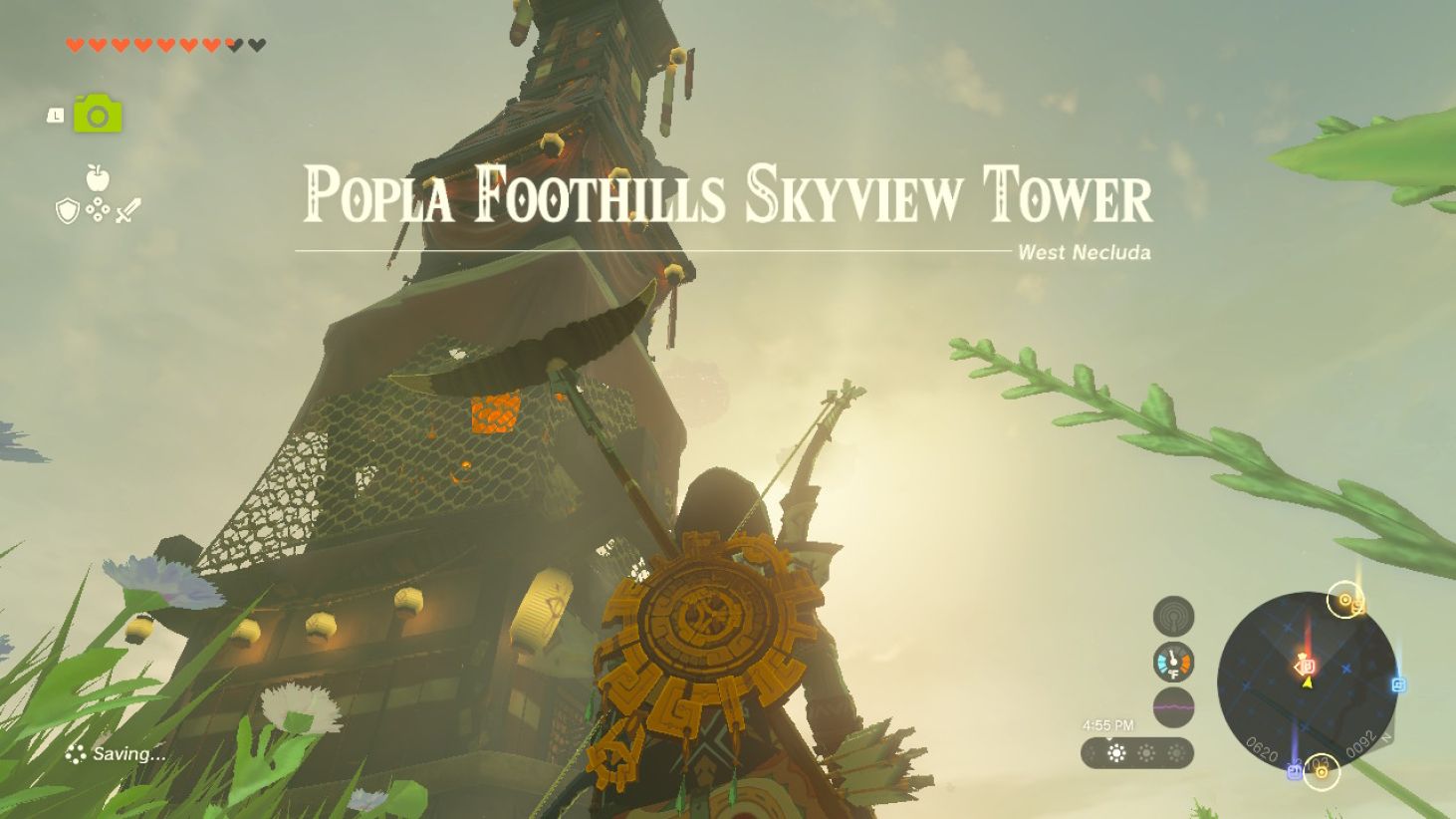Open the Sheikah sensor icon above the minimap
Image resolution: width=1456 pixels, height=819 pixels.
[x=1173, y=615]
